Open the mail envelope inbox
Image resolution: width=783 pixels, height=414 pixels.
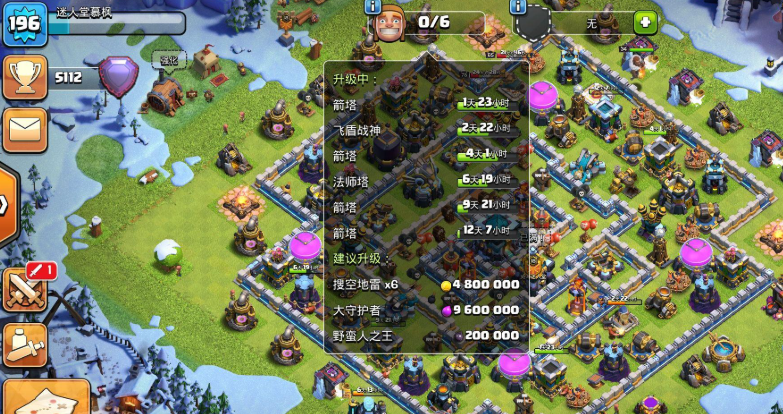point(24,129)
